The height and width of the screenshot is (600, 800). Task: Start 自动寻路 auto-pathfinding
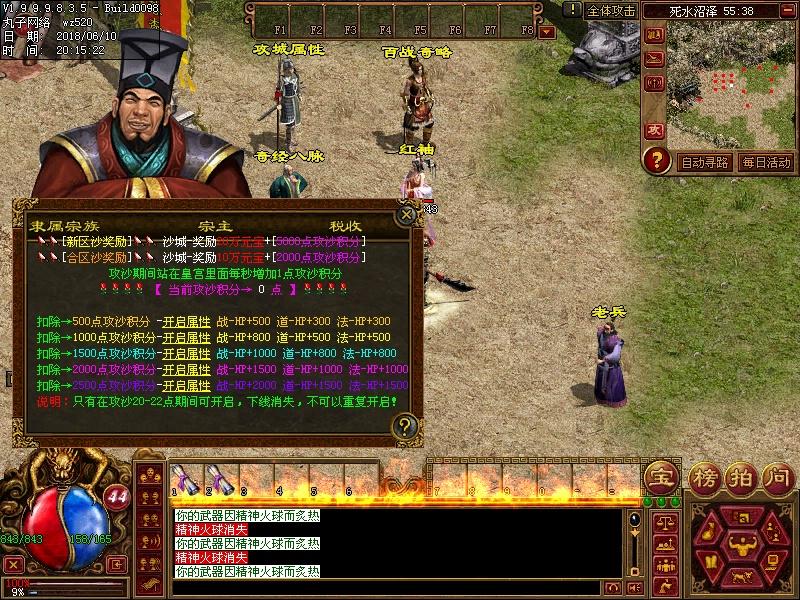click(705, 162)
